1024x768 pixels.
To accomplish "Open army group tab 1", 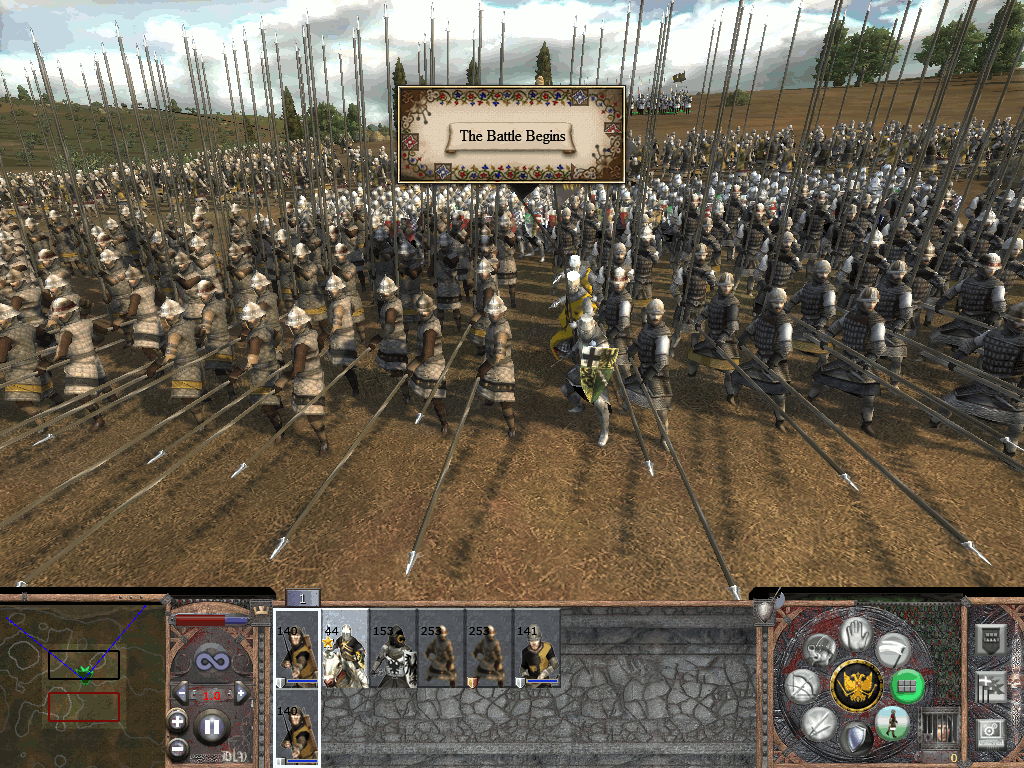I will pyautogui.click(x=303, y=598).
